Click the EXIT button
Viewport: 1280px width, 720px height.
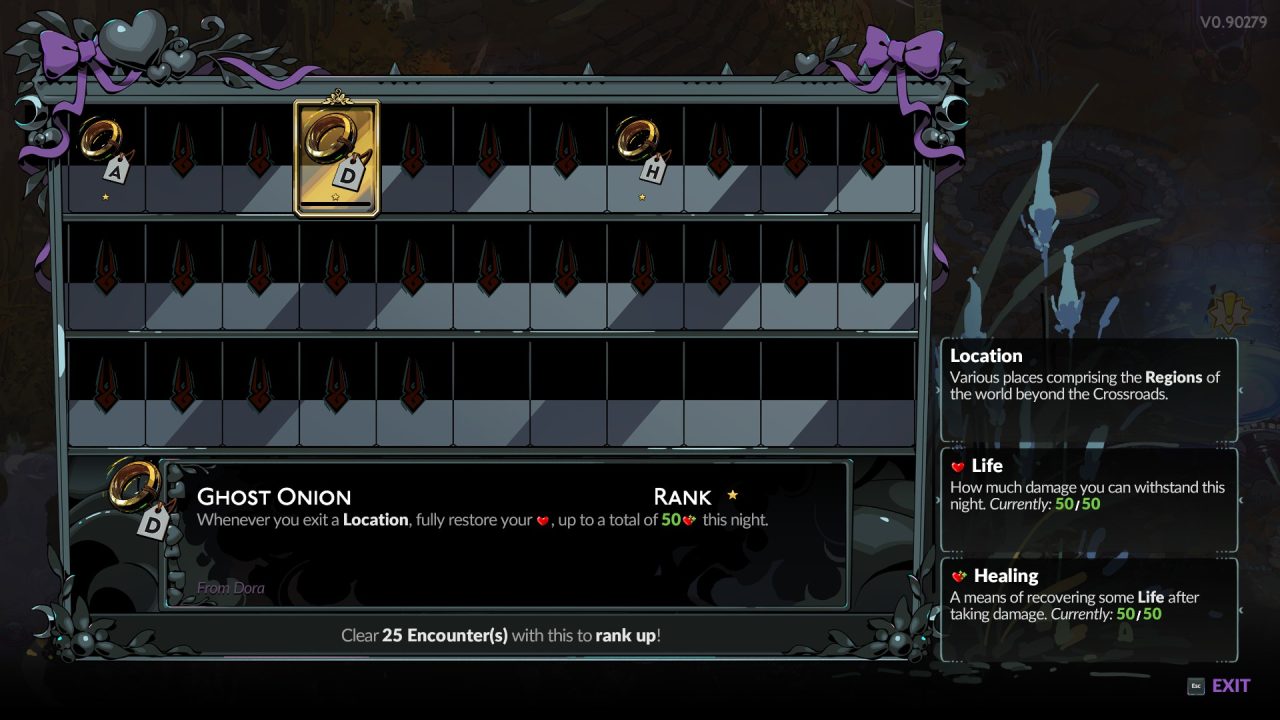point(1229,685)
